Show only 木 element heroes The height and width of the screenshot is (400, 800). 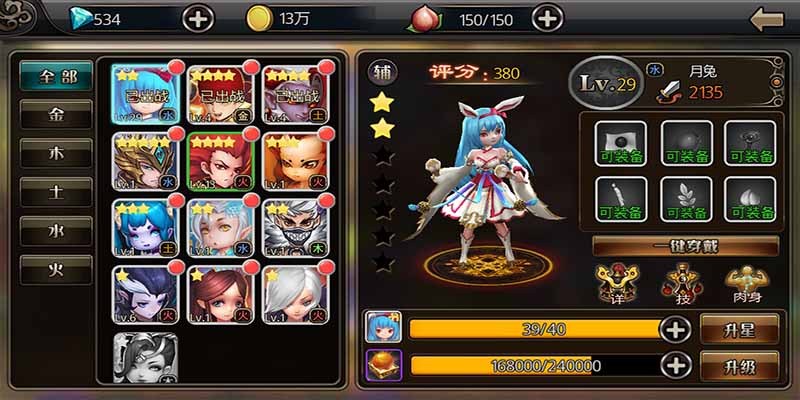coord(56,154)
